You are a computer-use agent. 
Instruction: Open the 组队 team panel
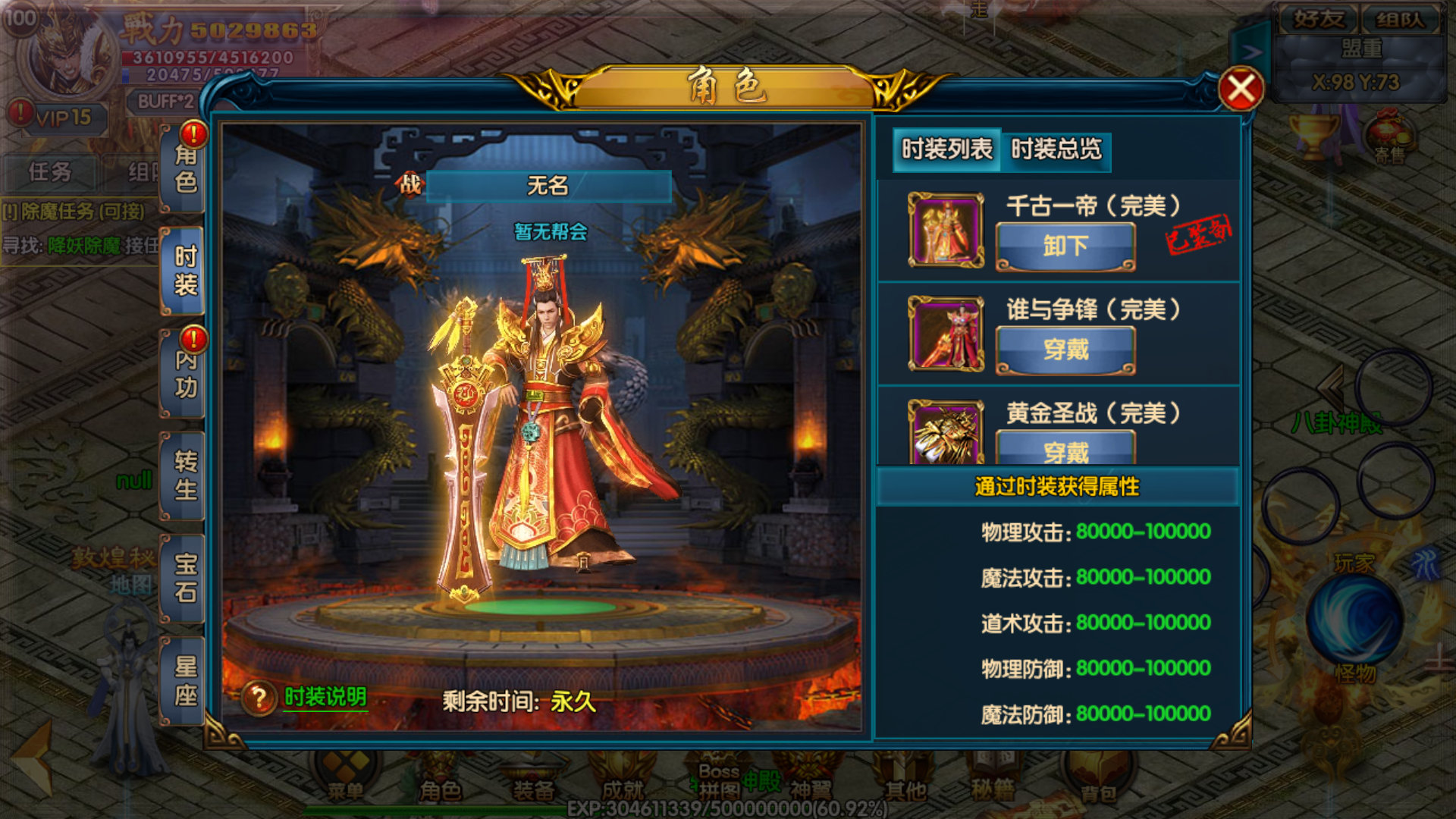coord(1400,19)
